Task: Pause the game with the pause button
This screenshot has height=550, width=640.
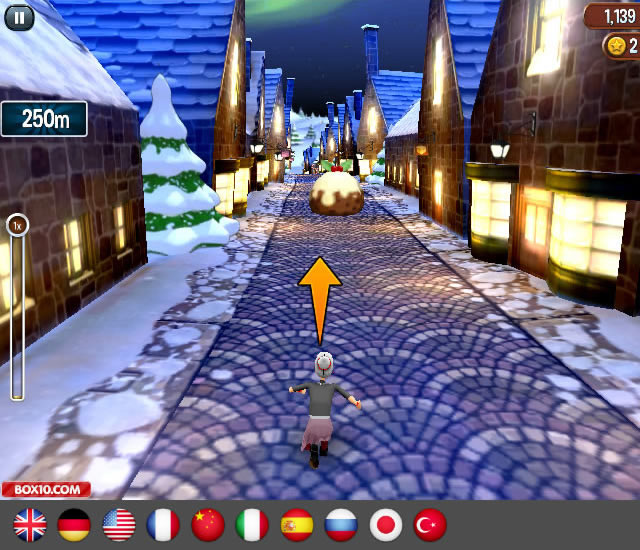Action: [x=17, y=15]
